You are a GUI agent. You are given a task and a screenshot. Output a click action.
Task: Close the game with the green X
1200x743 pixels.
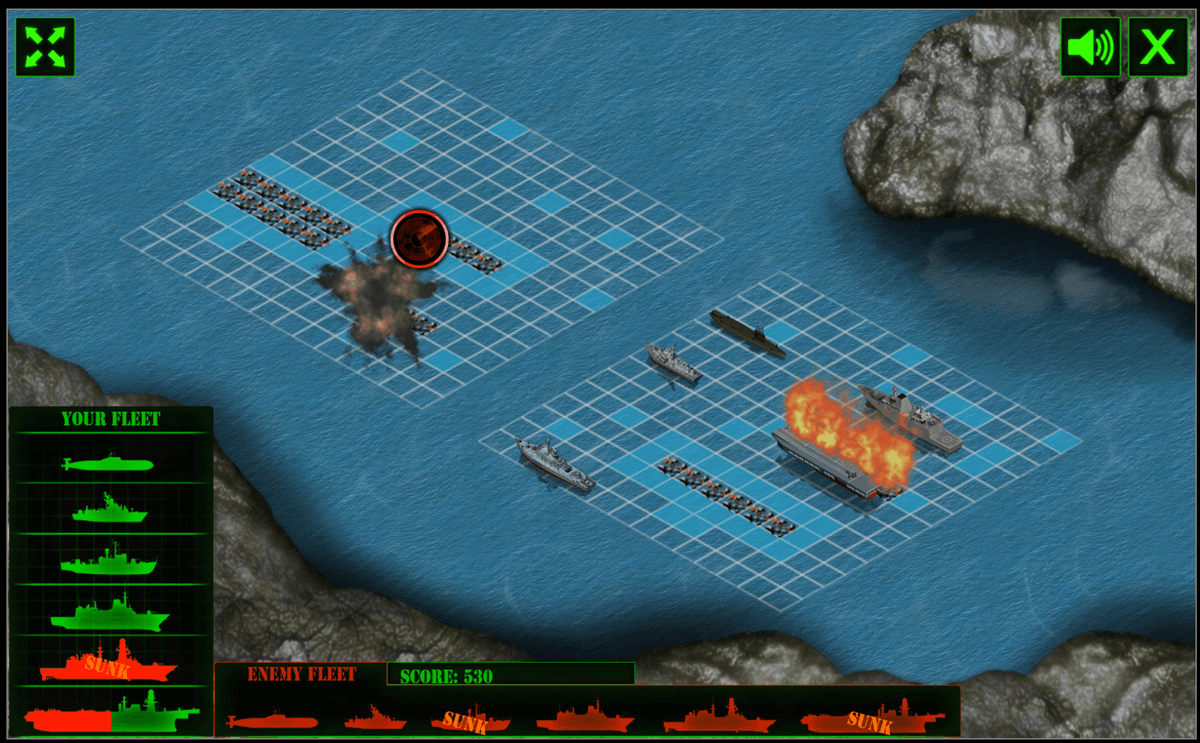[x=1158, y=47]
